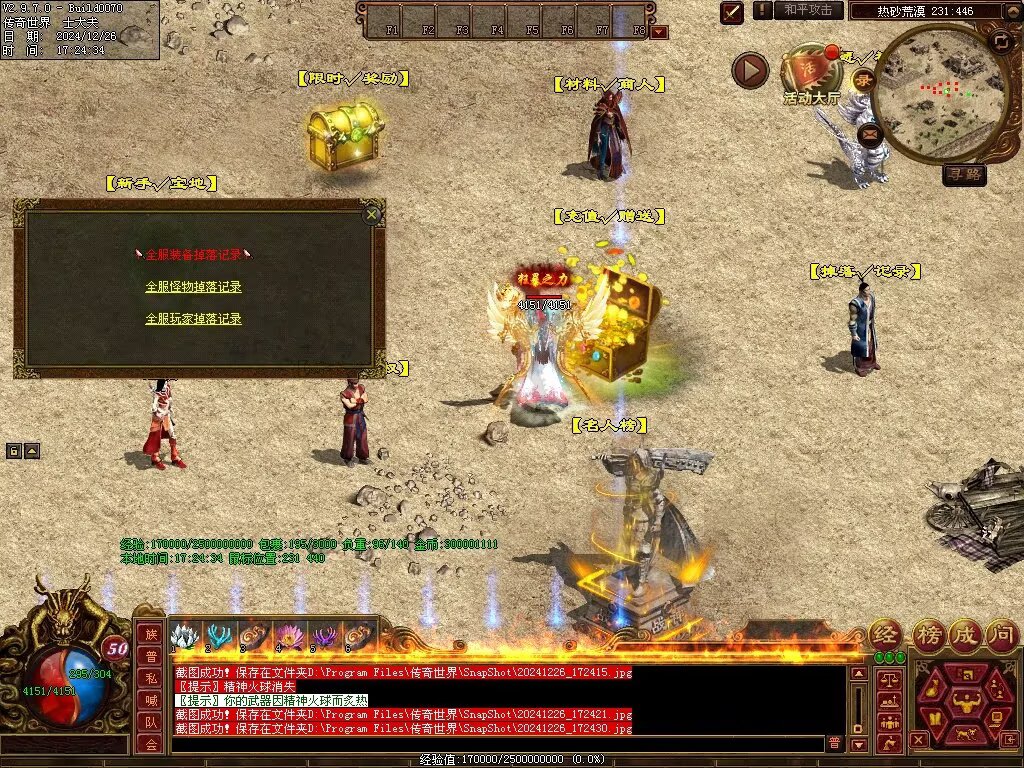Open the scales trade icon

point(887,680)
